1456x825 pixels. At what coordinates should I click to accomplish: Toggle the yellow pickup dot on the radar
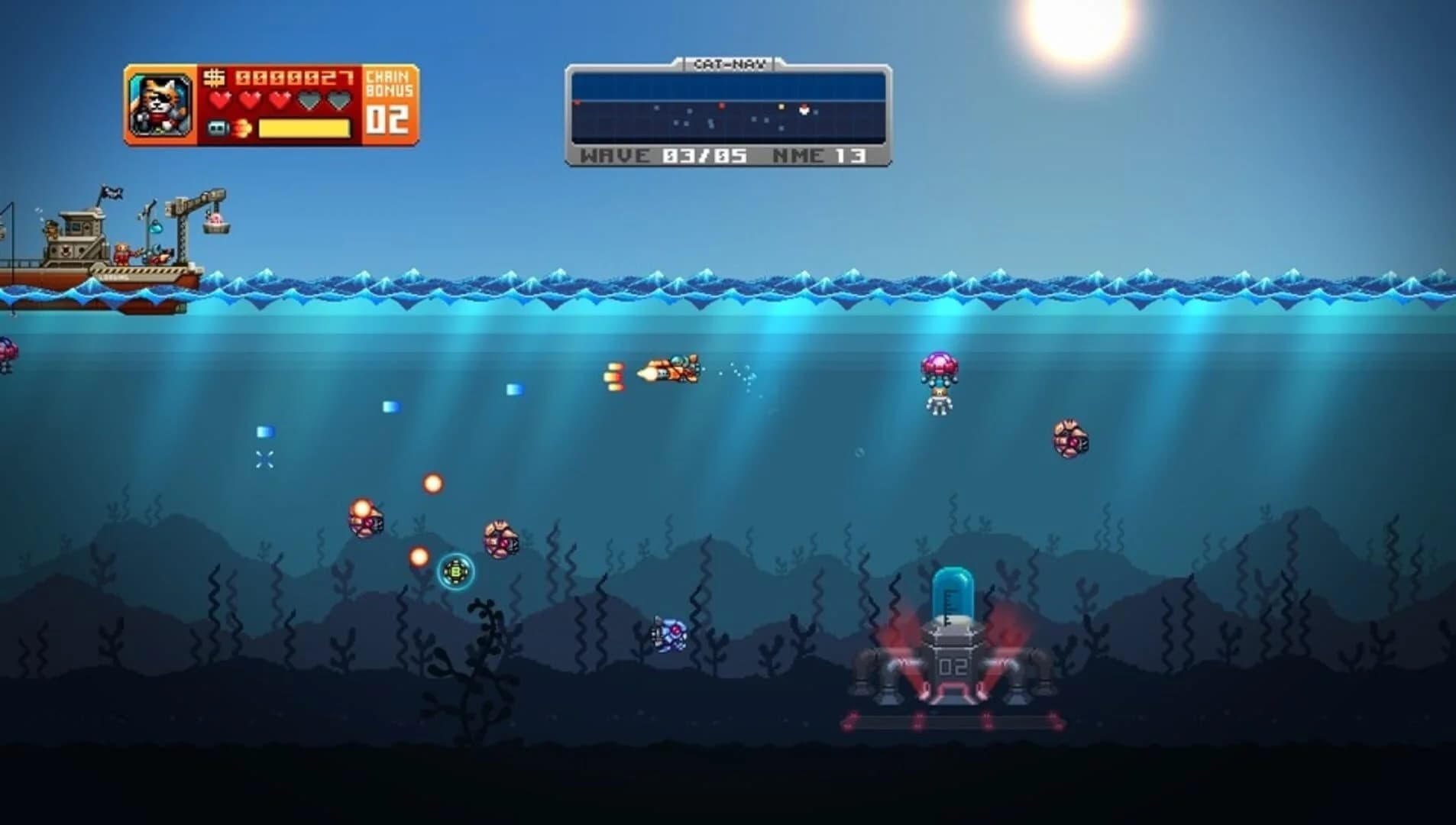click(x=782, y=107)
